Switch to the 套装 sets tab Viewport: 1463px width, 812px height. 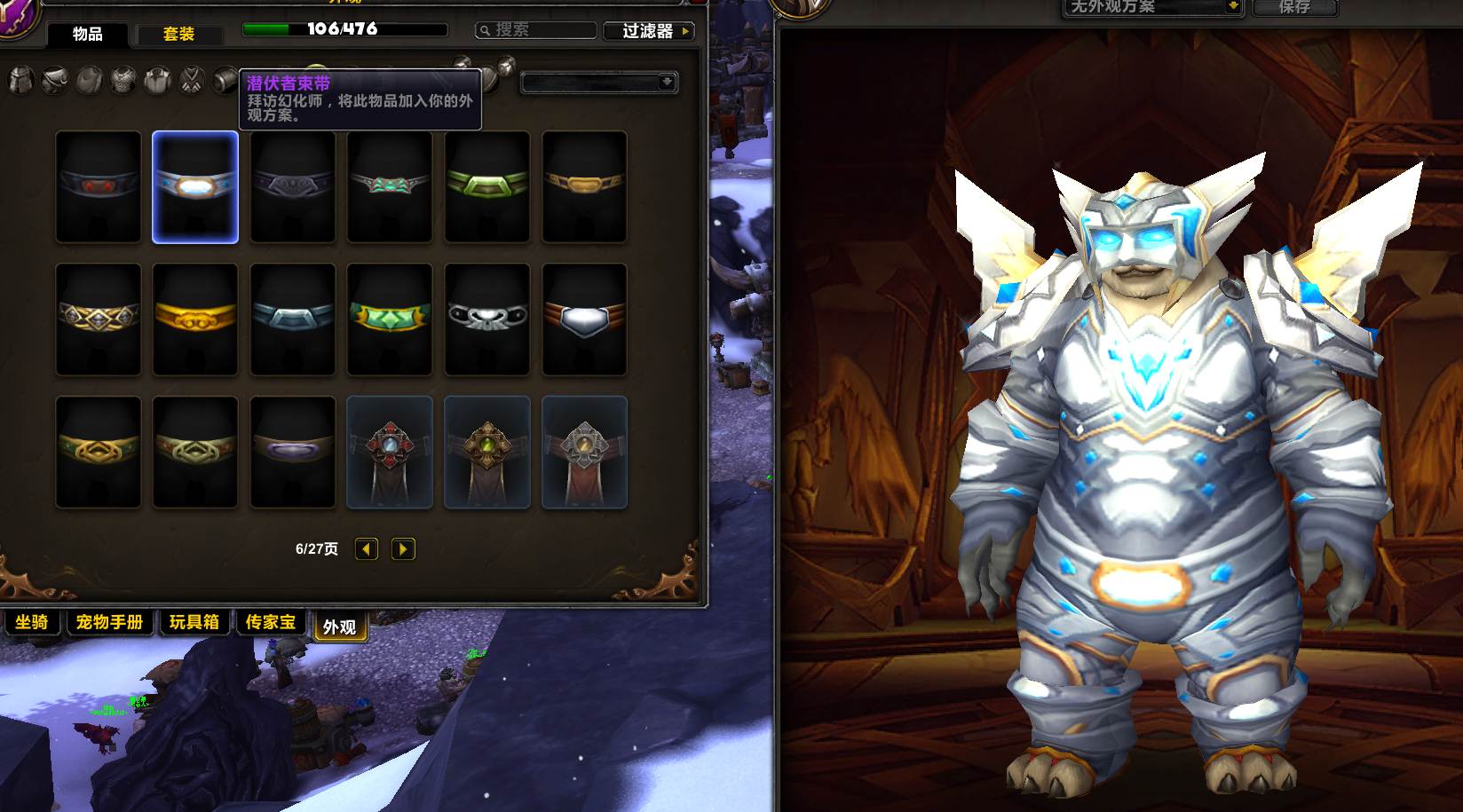(x=178, y=35)
